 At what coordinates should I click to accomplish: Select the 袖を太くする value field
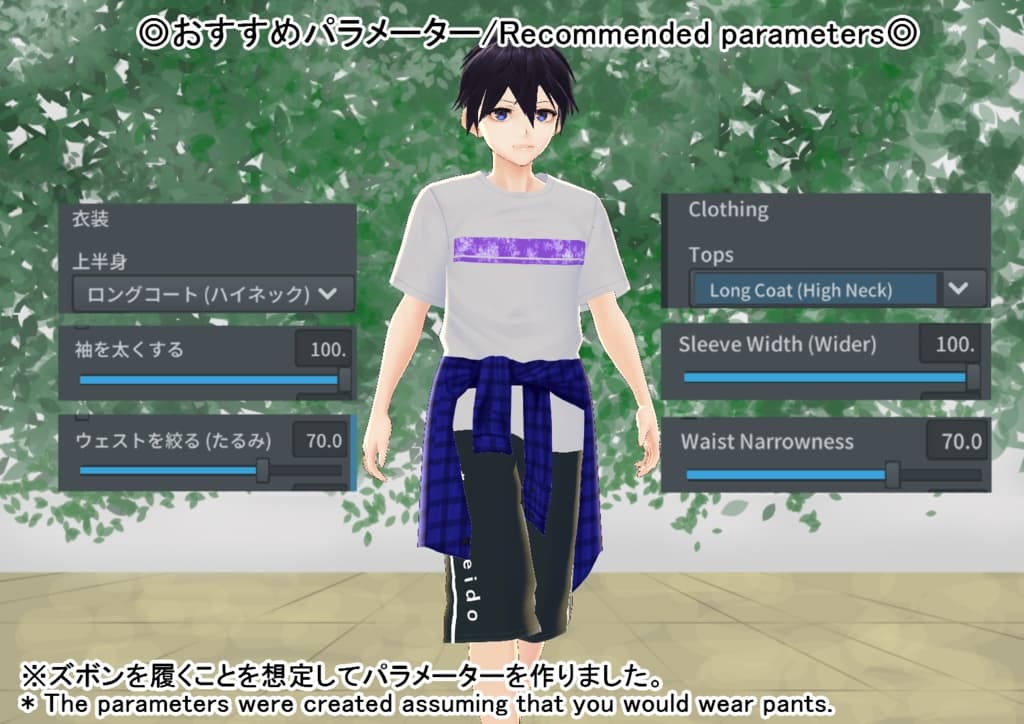[x=323, y=350]
